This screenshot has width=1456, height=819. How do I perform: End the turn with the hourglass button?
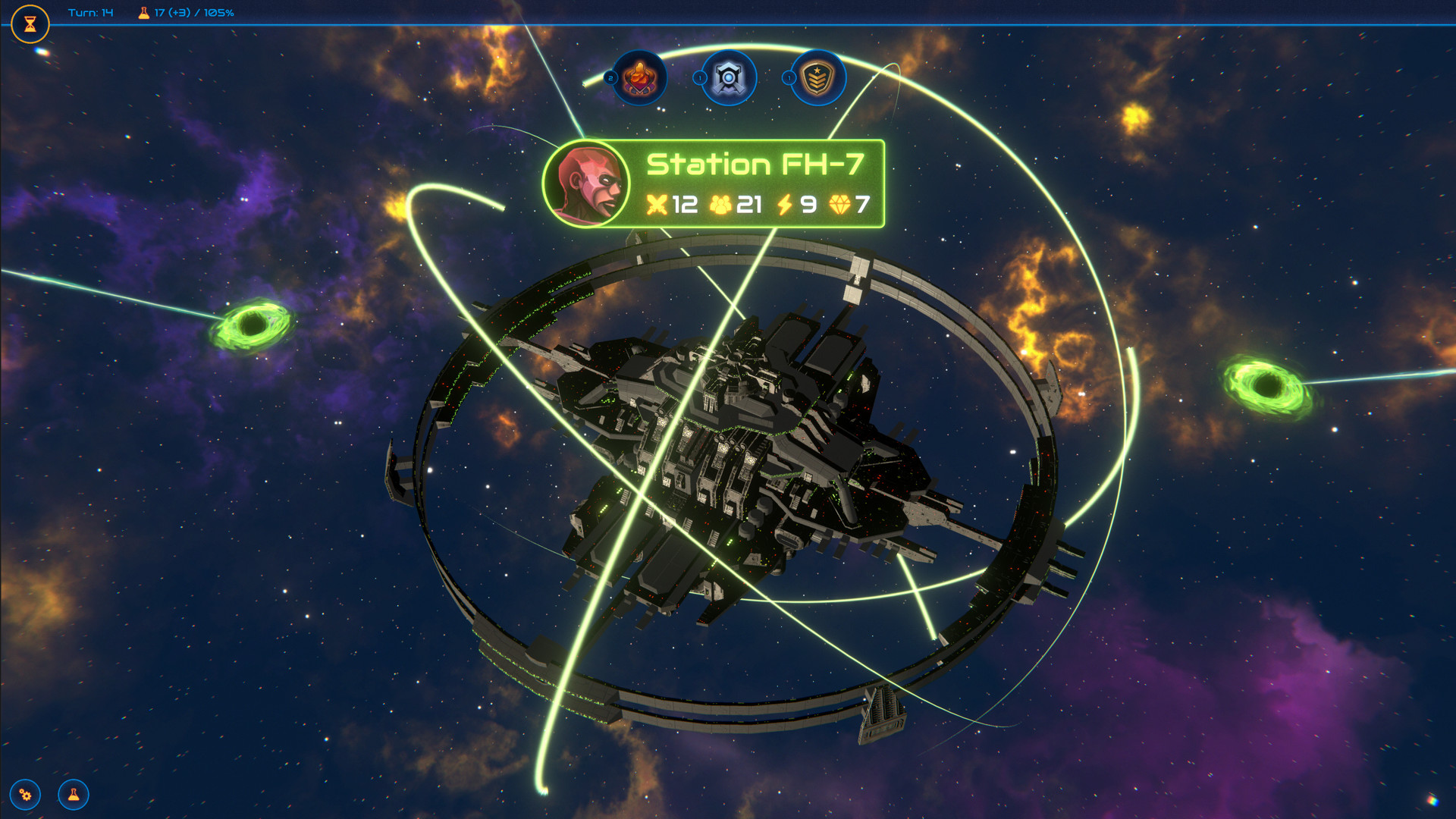[30, 24]
